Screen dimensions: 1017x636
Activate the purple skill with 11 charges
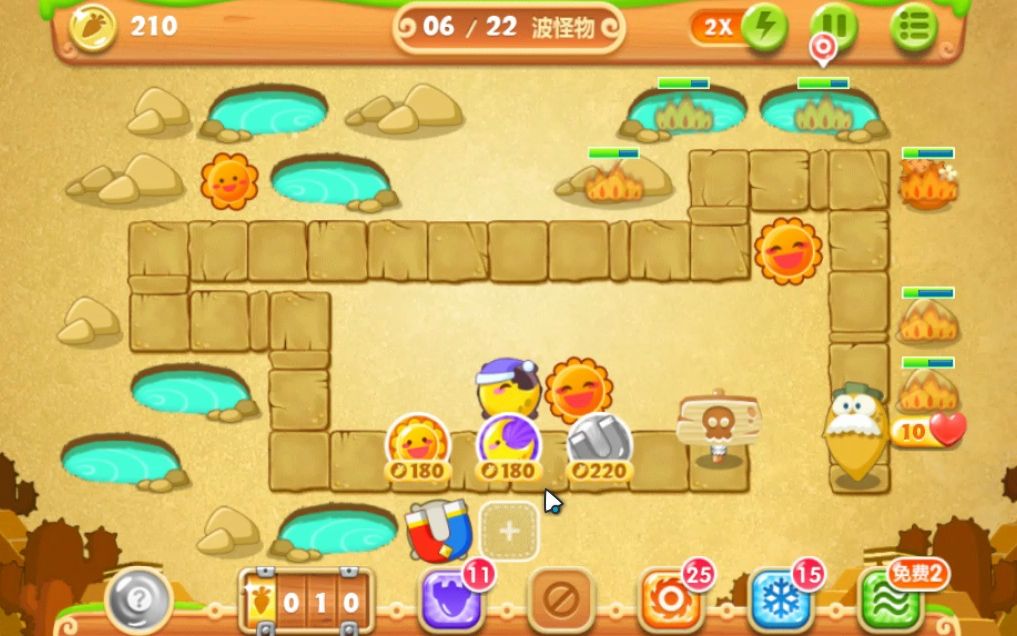tap(451, 600)
